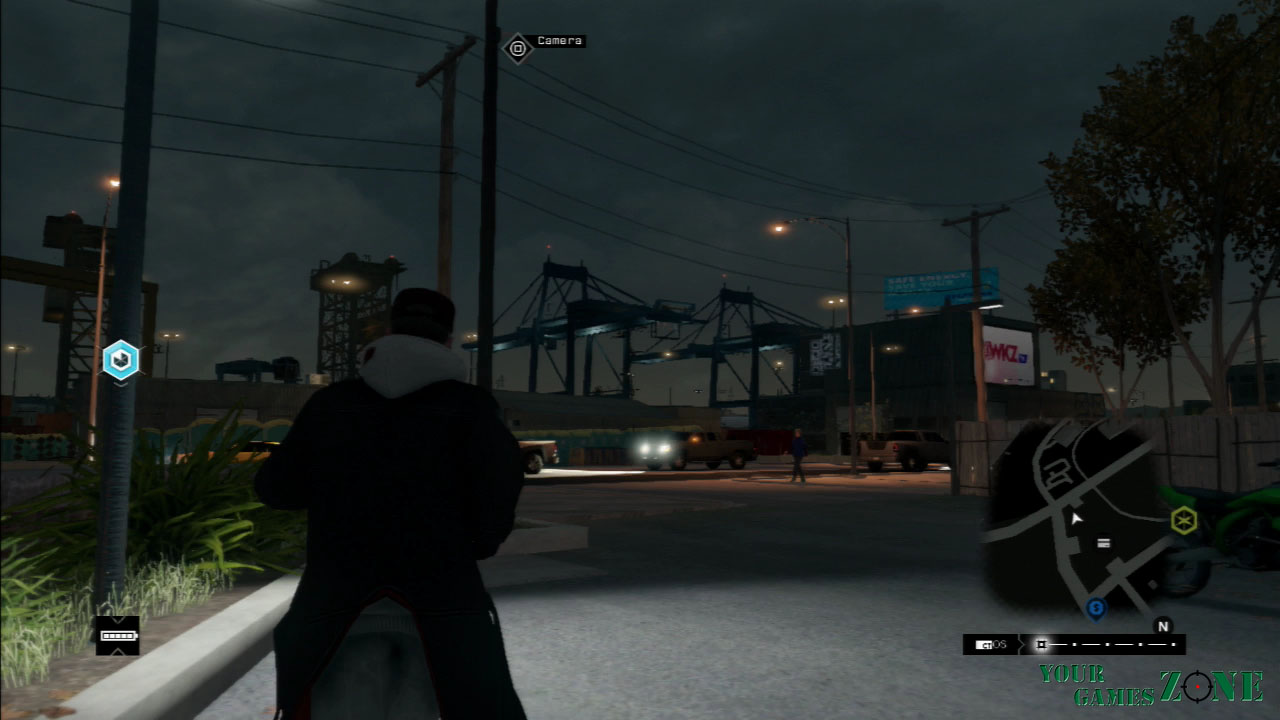Image resolution: width=1280 pixels, height=720 pixels.
Task: Click the blue pin marker on minimap
Action: coord(1096,607)
